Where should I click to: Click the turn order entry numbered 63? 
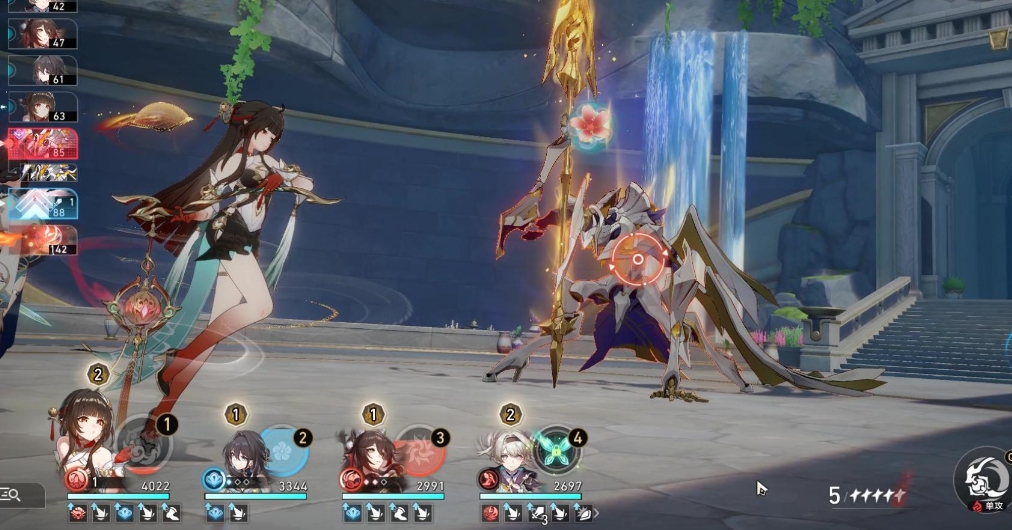coord(44,107)
